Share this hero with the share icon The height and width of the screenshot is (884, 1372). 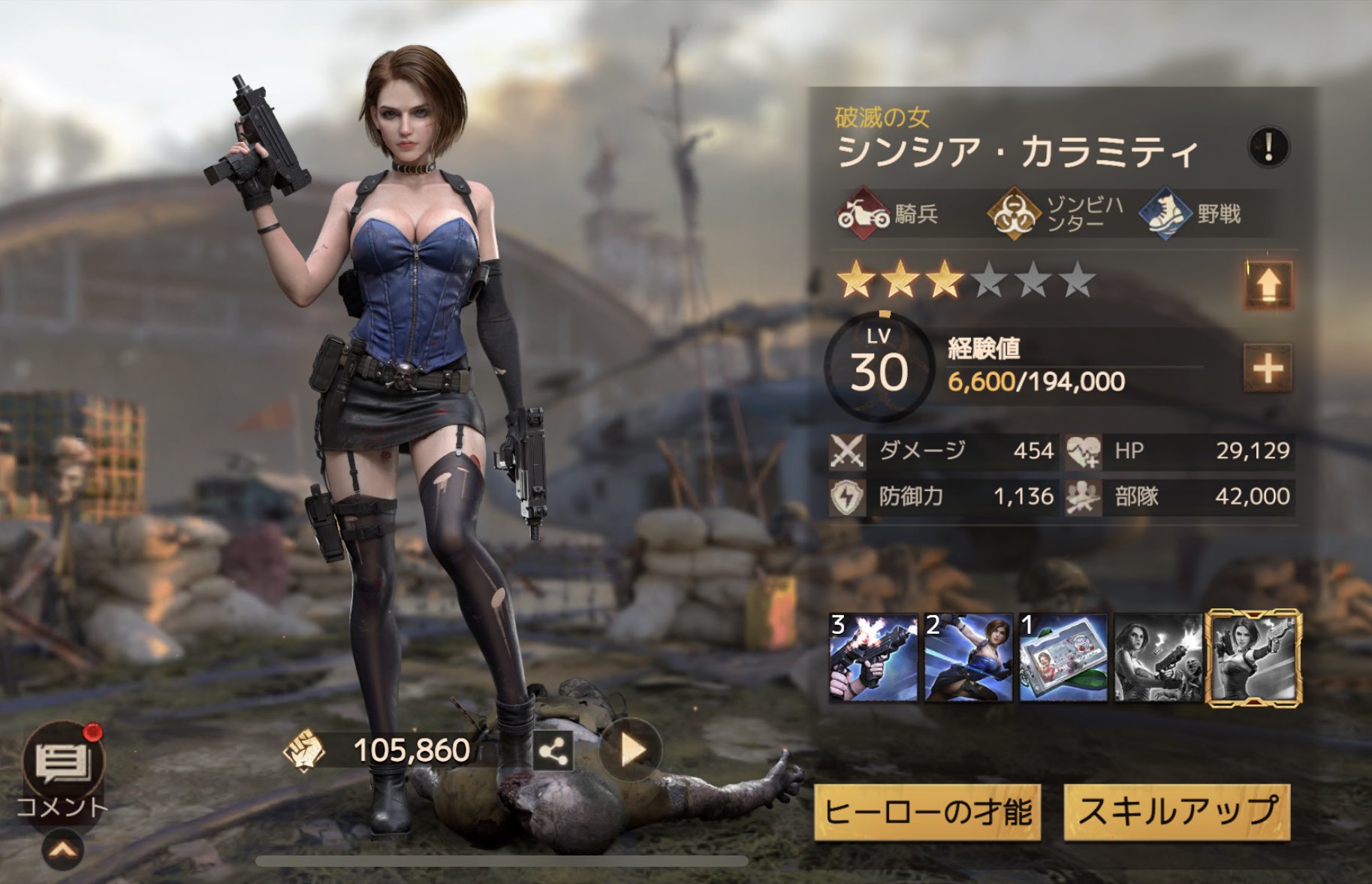[553, 751]
